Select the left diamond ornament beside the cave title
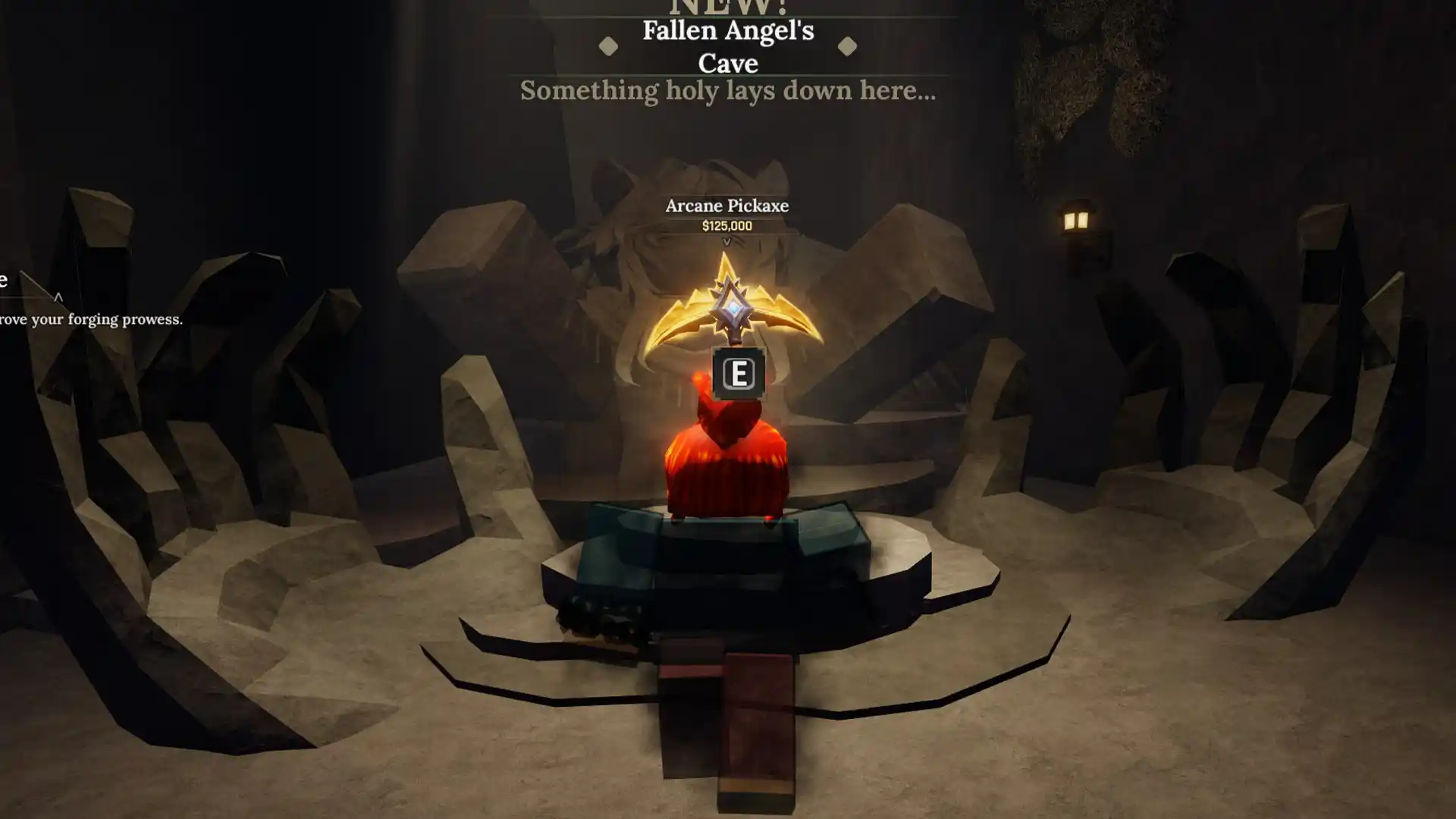This screenshot has height=819, width=1456. (x=607, y=48)
